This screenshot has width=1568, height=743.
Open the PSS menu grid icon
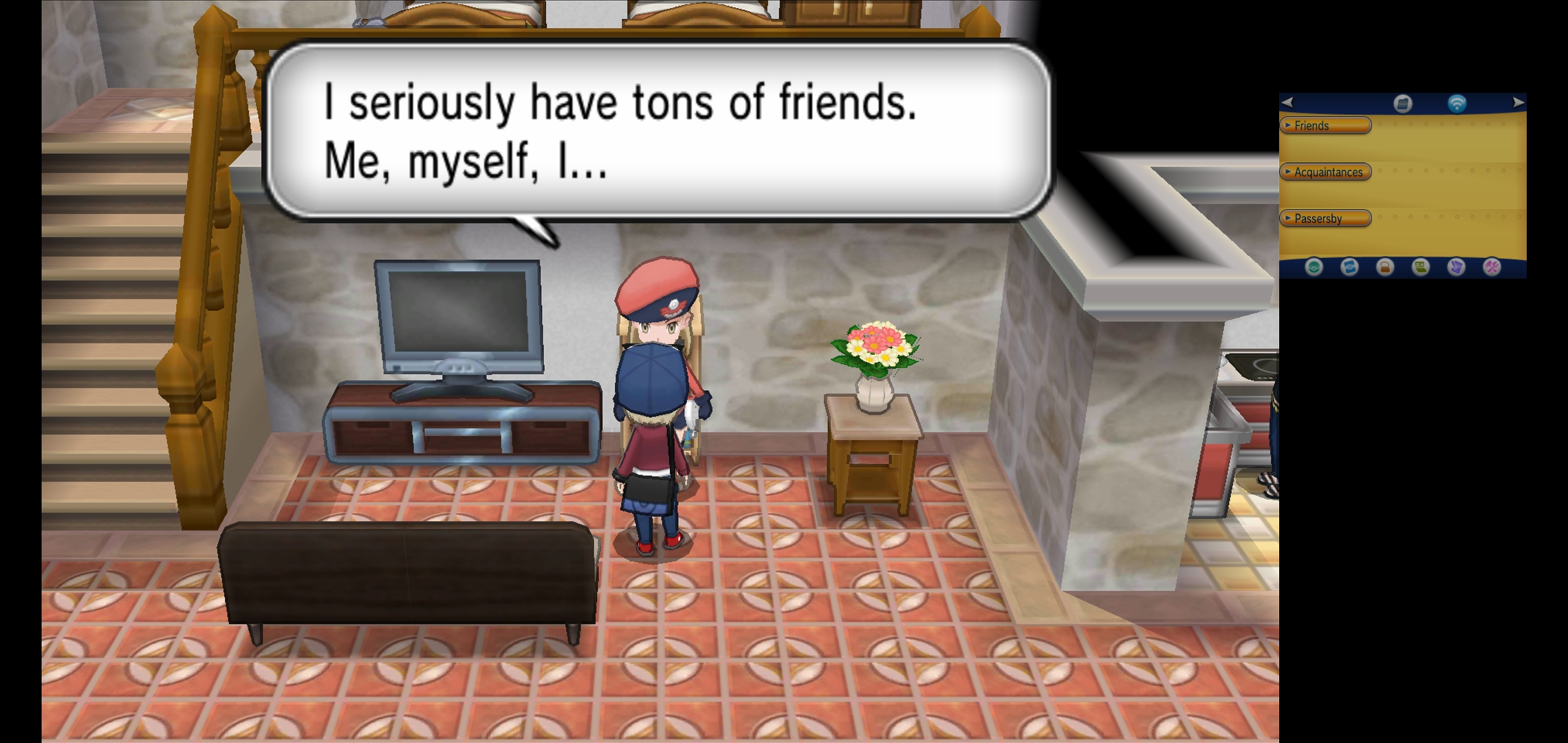point(1402,103)
